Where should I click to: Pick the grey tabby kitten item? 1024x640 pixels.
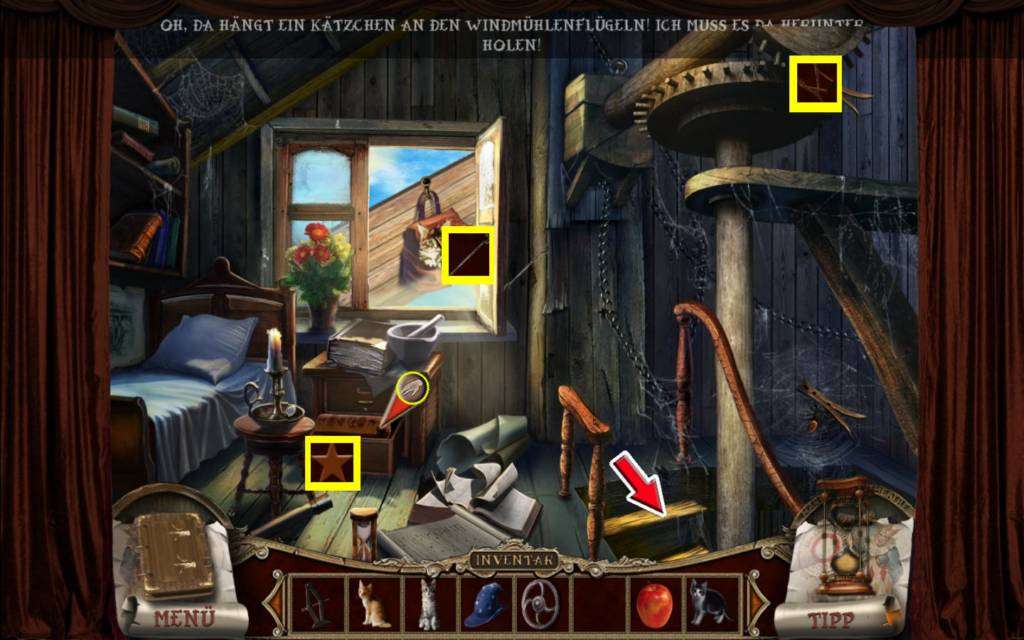429,604
